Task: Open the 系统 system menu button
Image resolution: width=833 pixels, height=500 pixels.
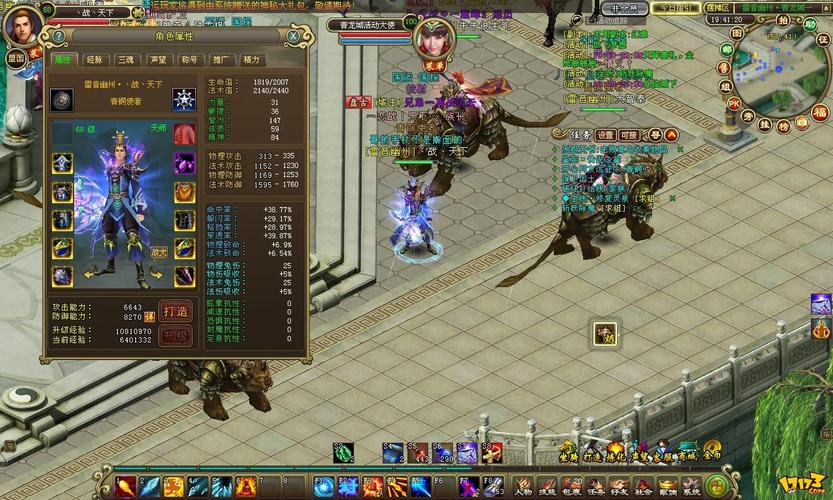Action: click(691, 485)
